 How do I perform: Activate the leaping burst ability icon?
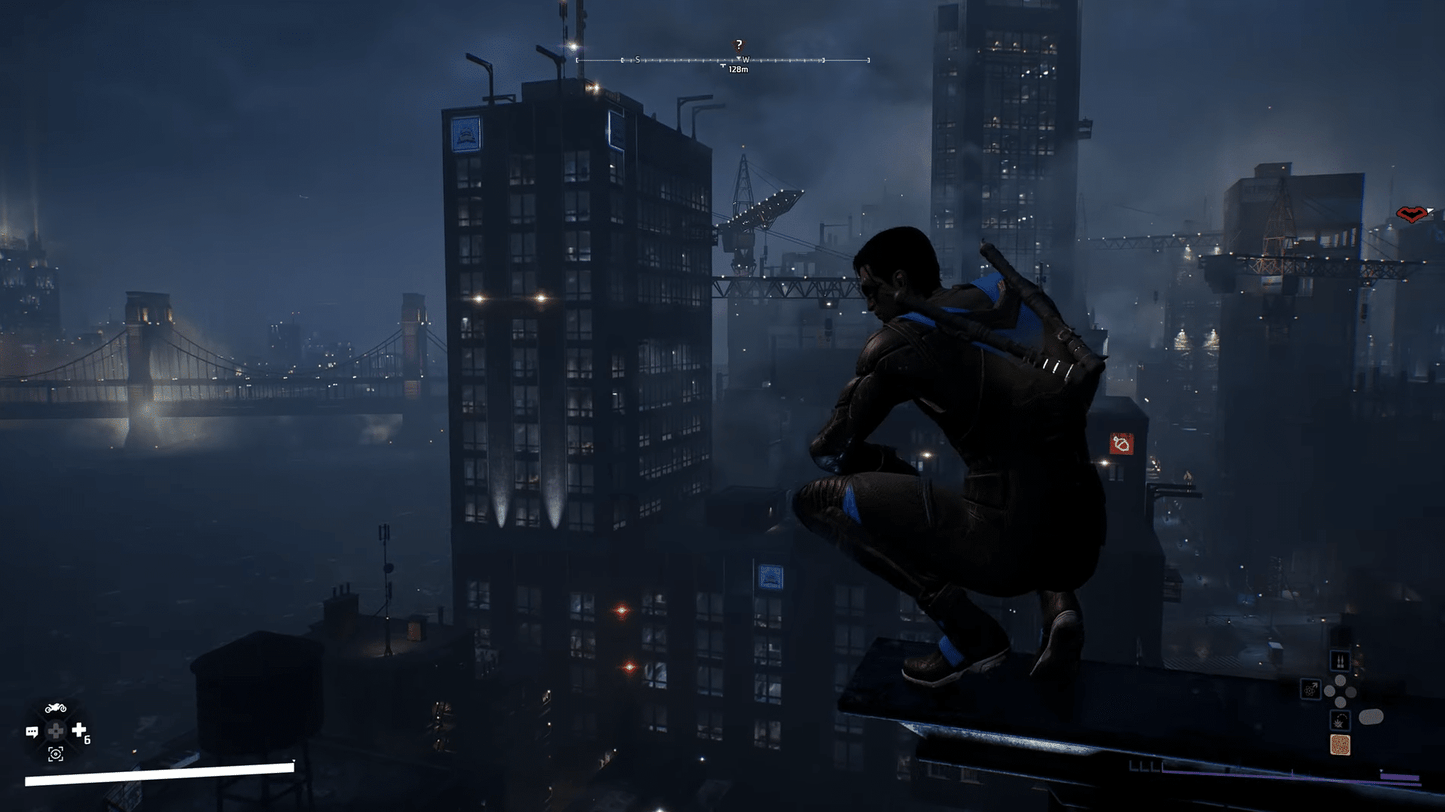[x=1340, y=719]
